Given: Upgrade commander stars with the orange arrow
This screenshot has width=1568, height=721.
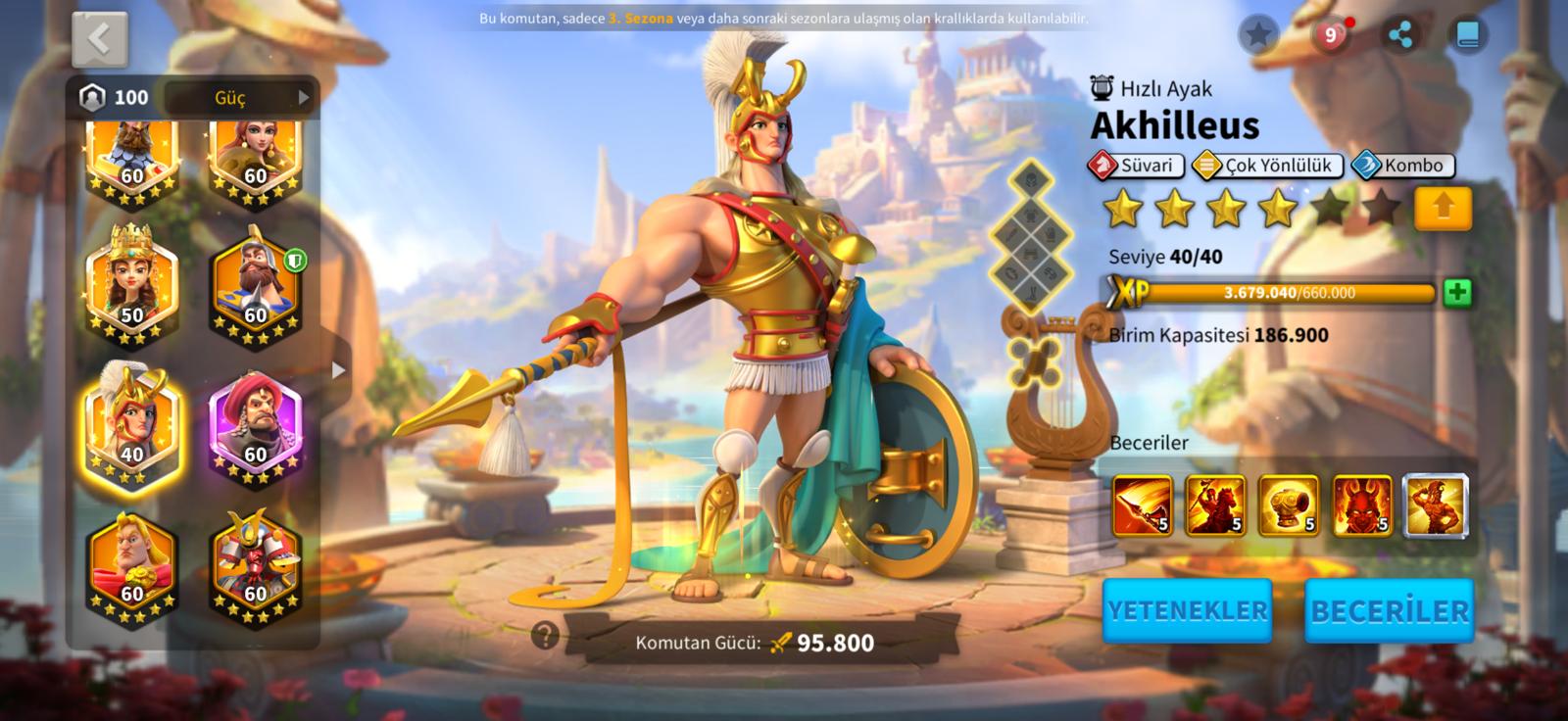Looking at the screenshot, I should [x=1443, y=209].
